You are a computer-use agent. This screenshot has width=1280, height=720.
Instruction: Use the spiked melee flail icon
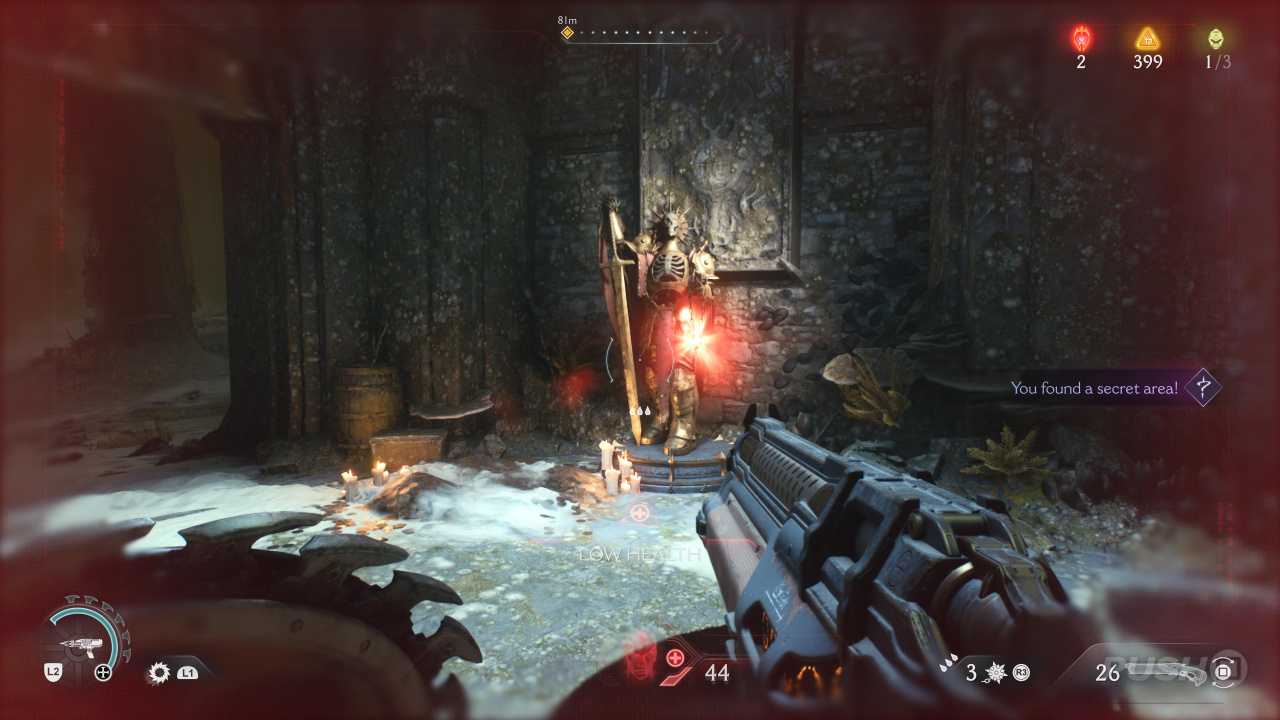coord(997,673)
